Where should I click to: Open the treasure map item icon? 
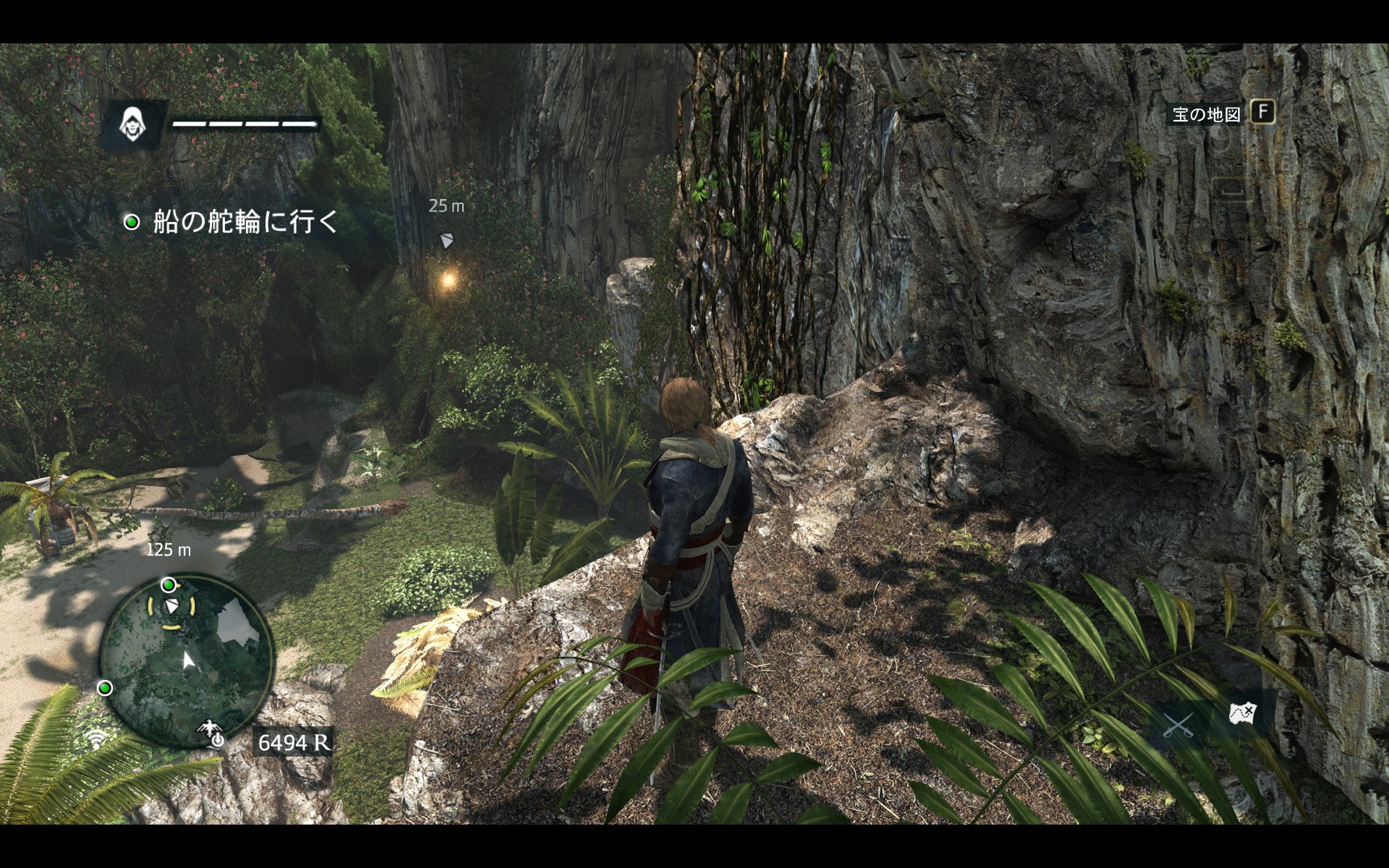click(1243, 713)
